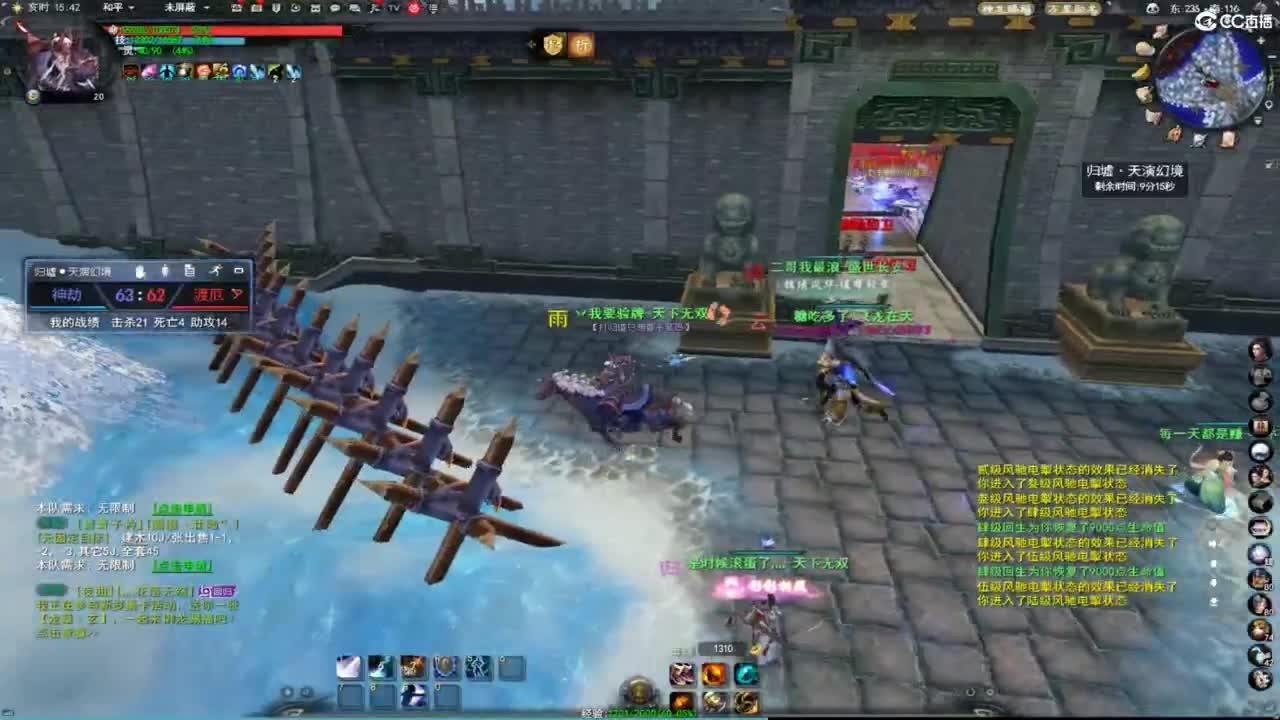Click the red flag icon beside 渡厄
This screenshot has height=720, width=1280.
click(x=238, y=294)
